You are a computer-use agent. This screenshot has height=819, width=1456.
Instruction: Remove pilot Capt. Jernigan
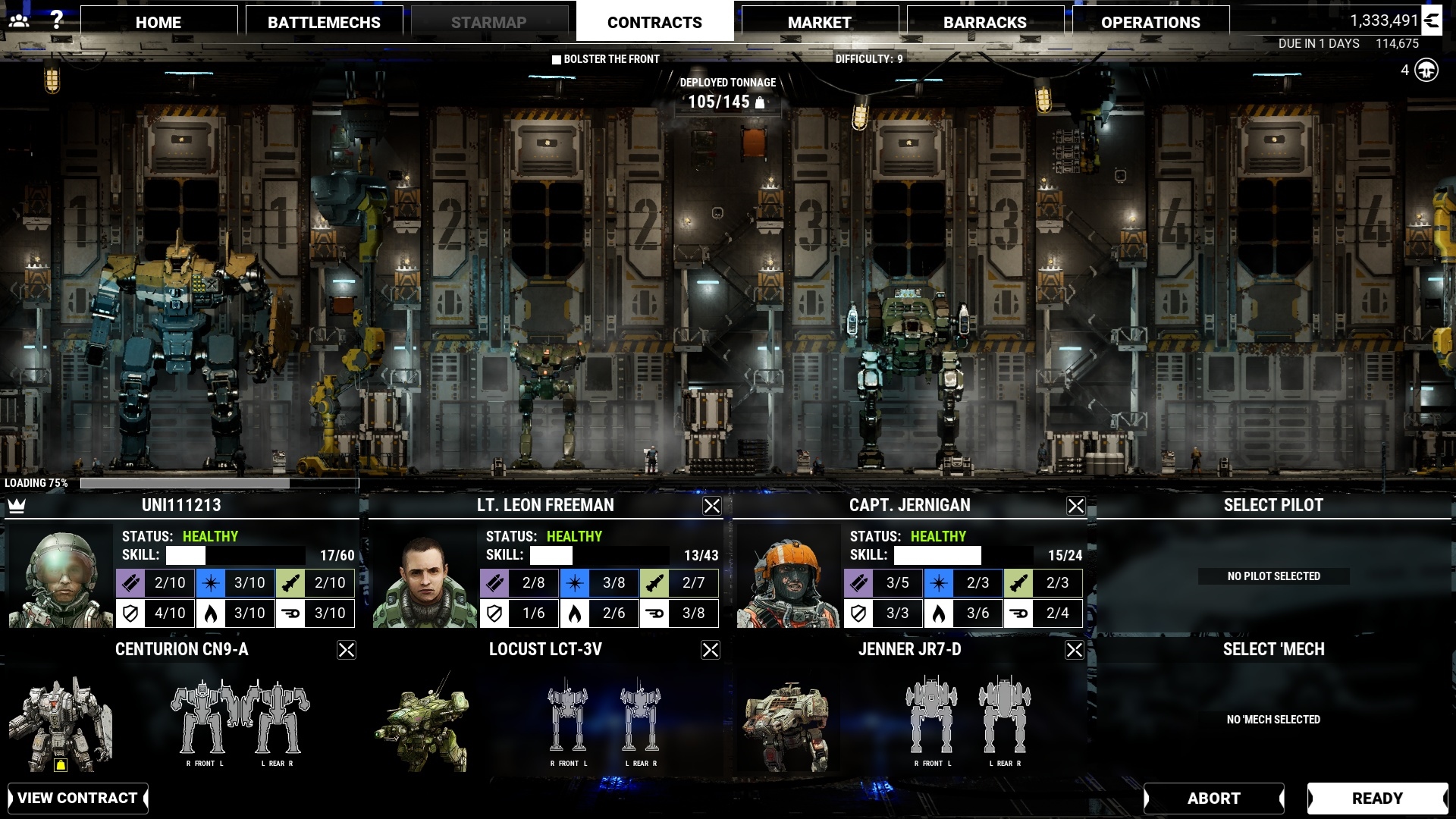pos(1075,506)
